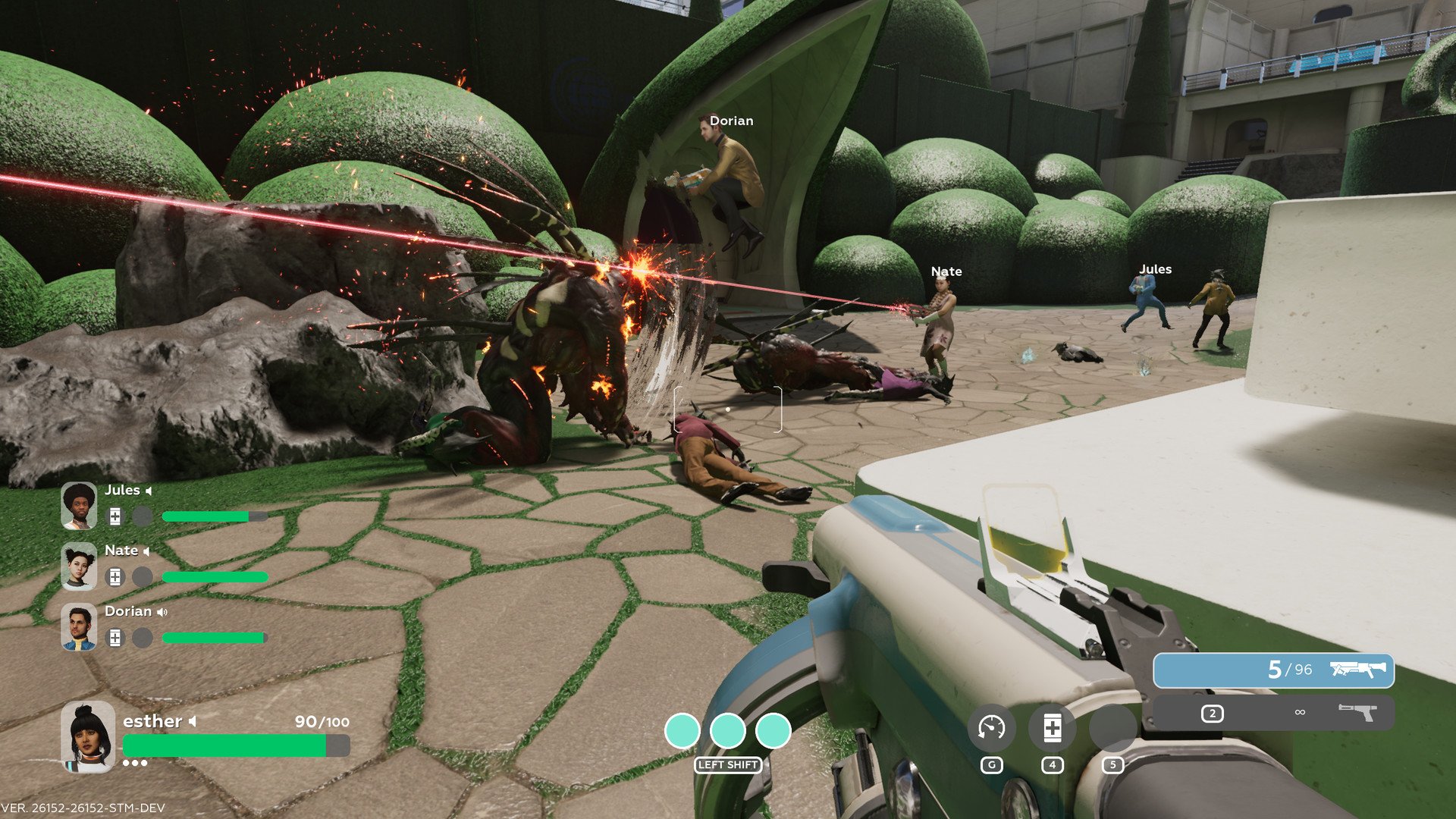Select Nate's teammate portrait

79,566
